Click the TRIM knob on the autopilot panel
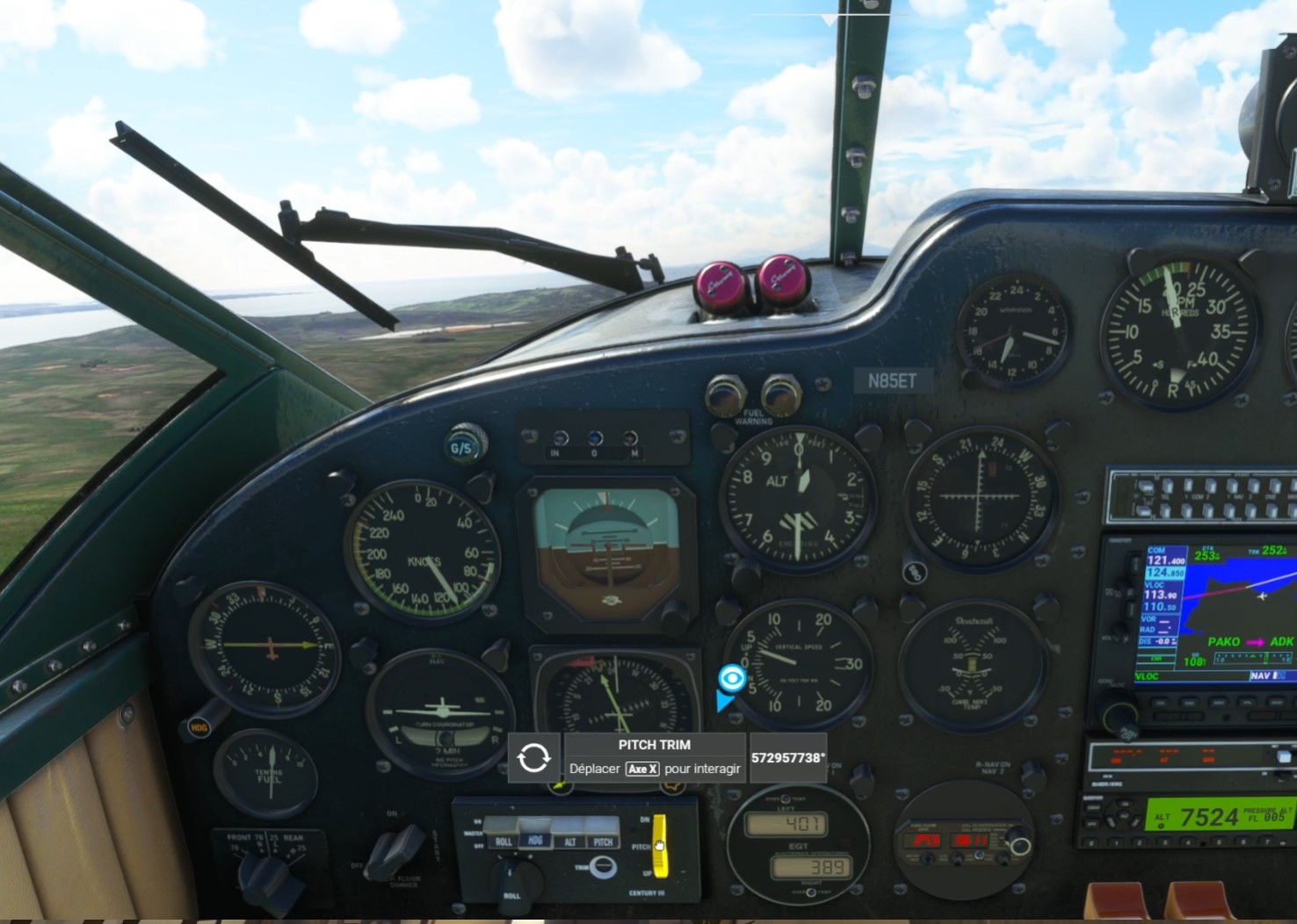 603,866
